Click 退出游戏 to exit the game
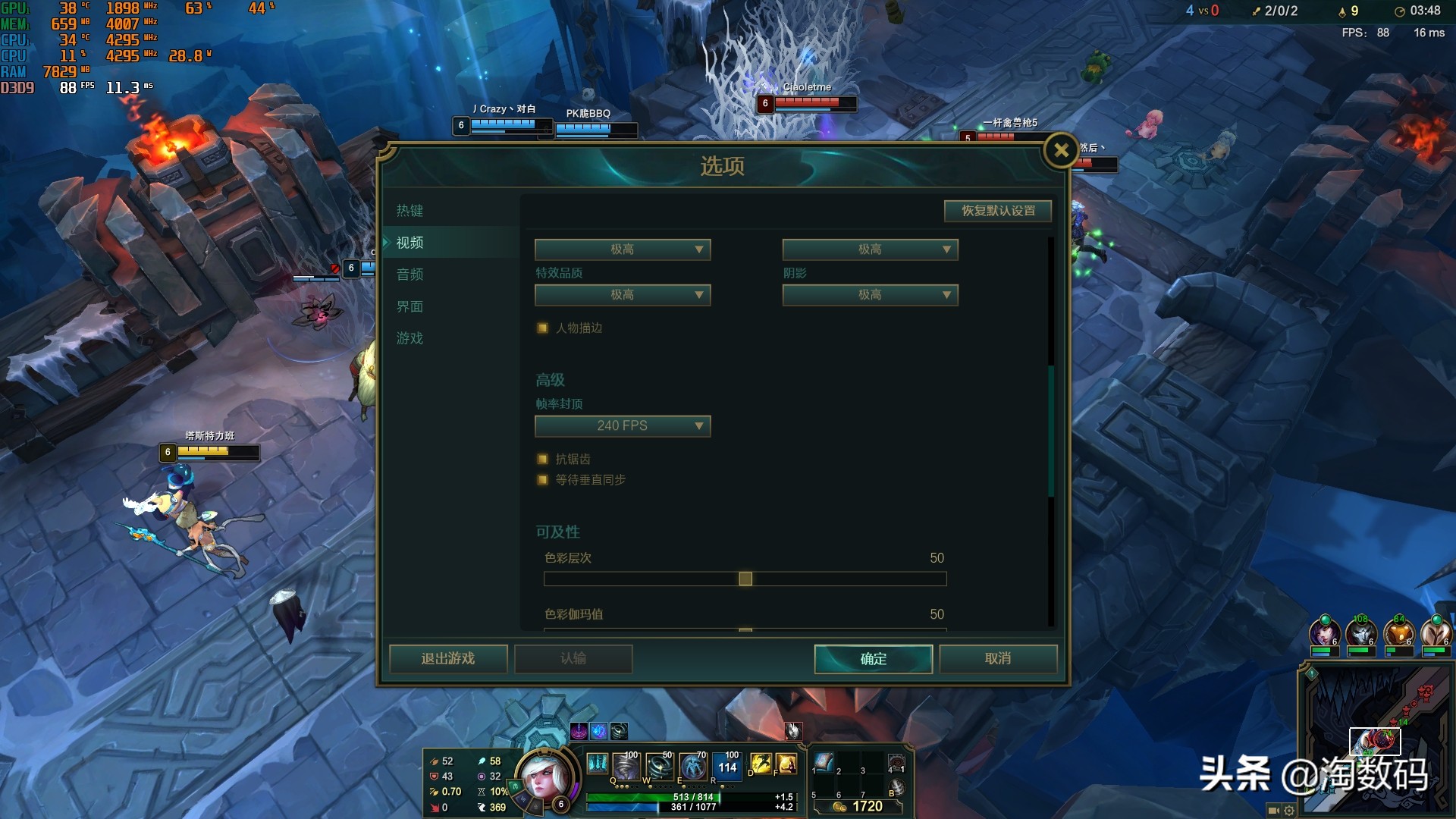Image resolution: width=1456 pixels, height=819 pixels. pyautogui.click(x=448, y=659)
